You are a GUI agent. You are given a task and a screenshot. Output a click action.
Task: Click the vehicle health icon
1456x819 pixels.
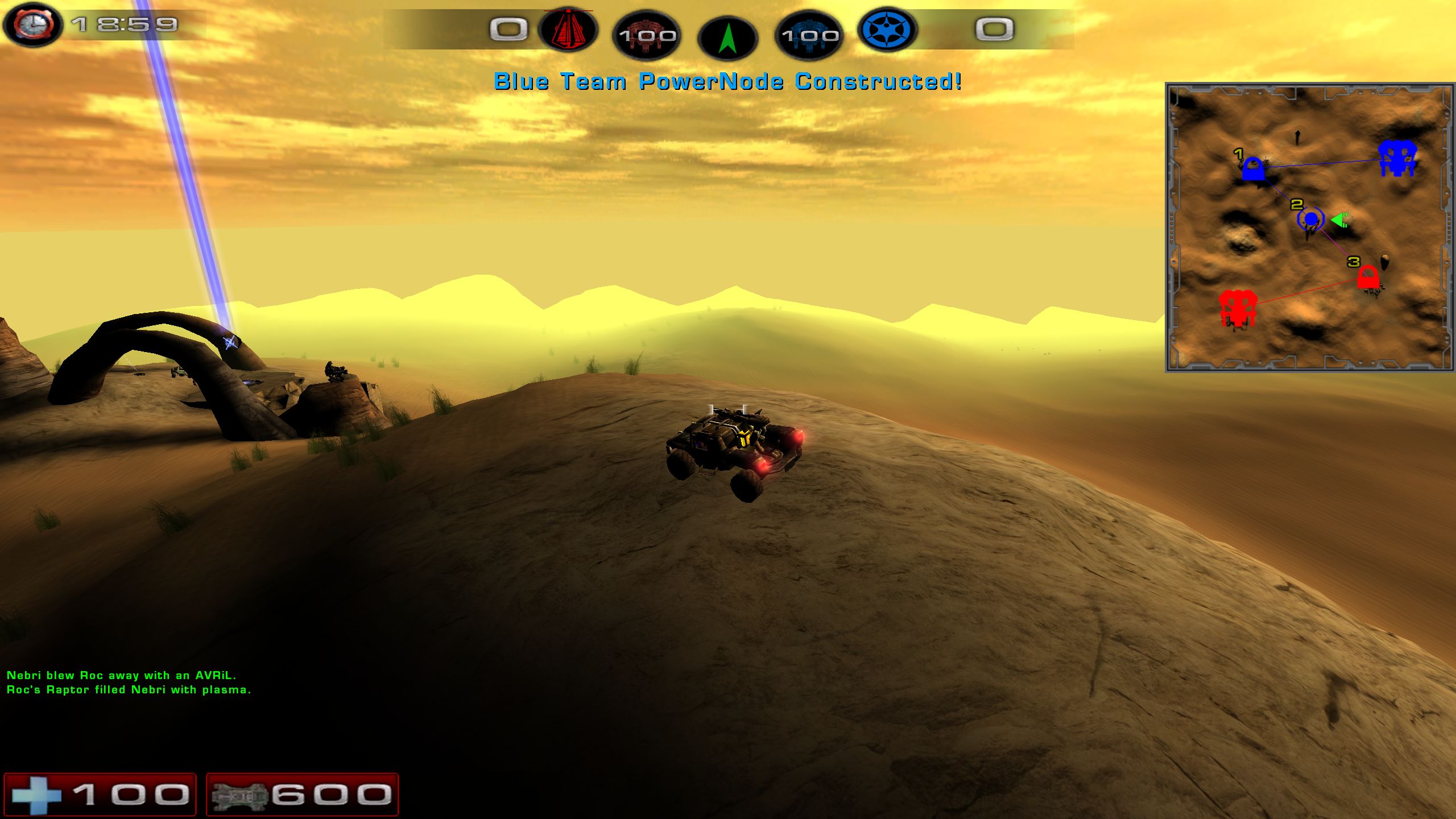[239, 795]
